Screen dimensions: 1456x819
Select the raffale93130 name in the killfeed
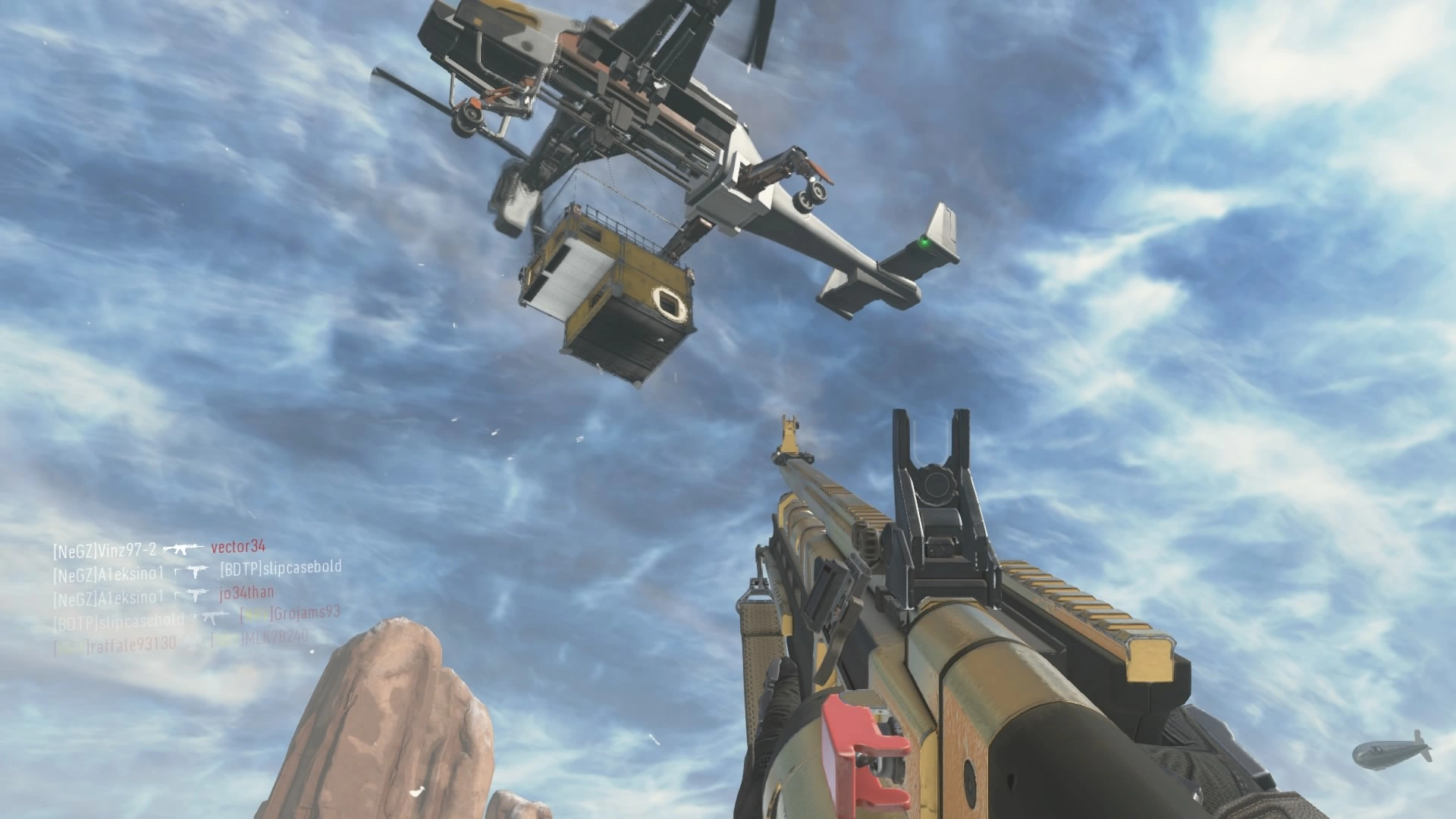pos(133,645)
